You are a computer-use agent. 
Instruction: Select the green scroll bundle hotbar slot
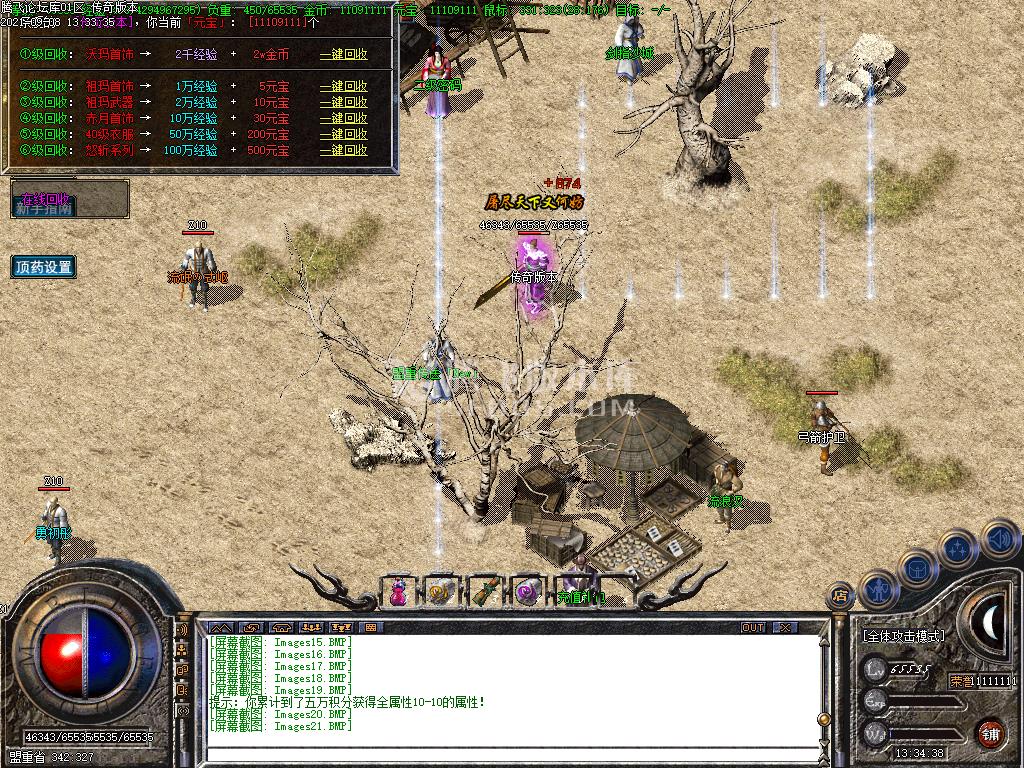point(484,591)
